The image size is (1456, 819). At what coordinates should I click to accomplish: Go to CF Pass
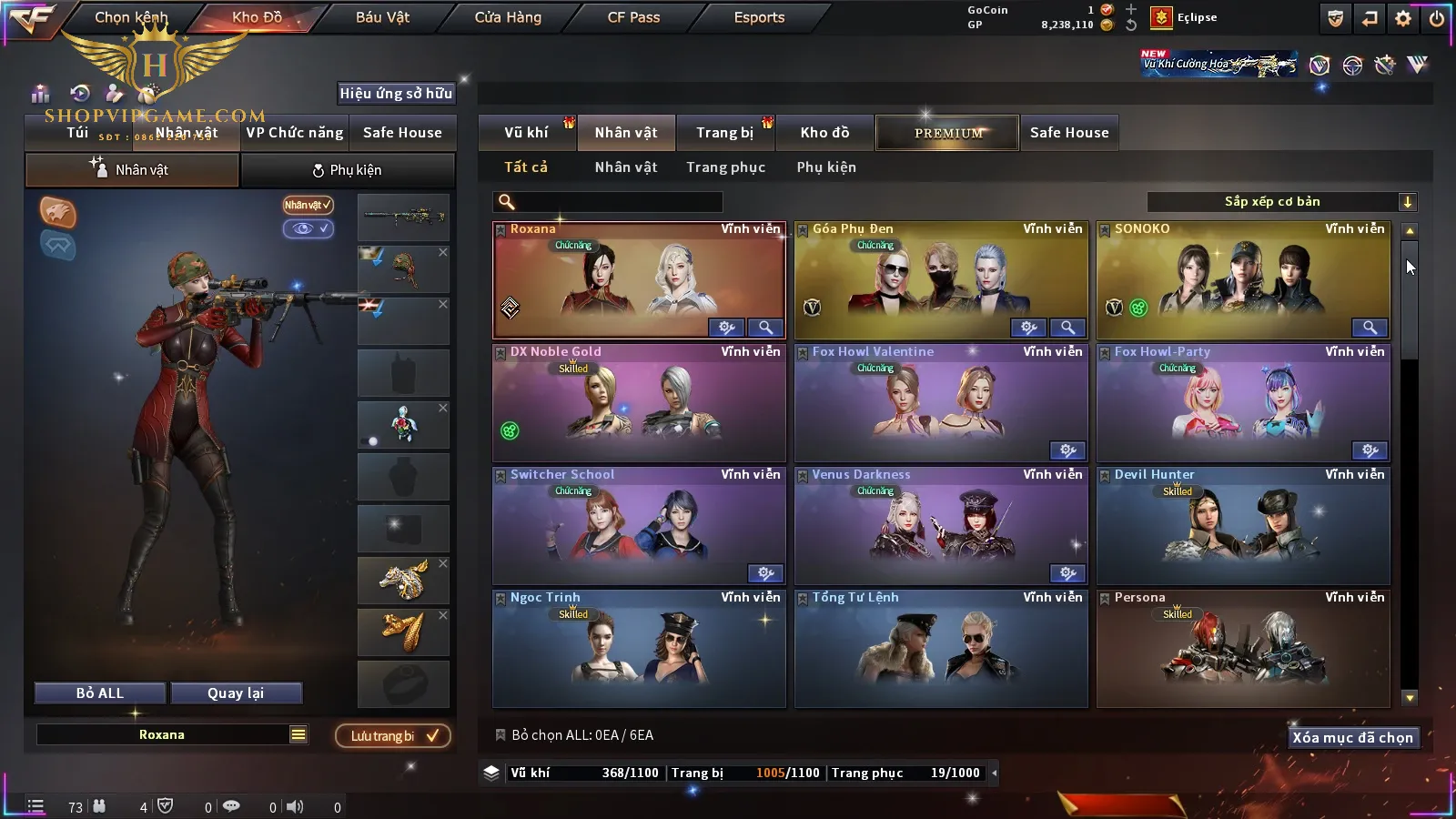[x=633, y=17]
